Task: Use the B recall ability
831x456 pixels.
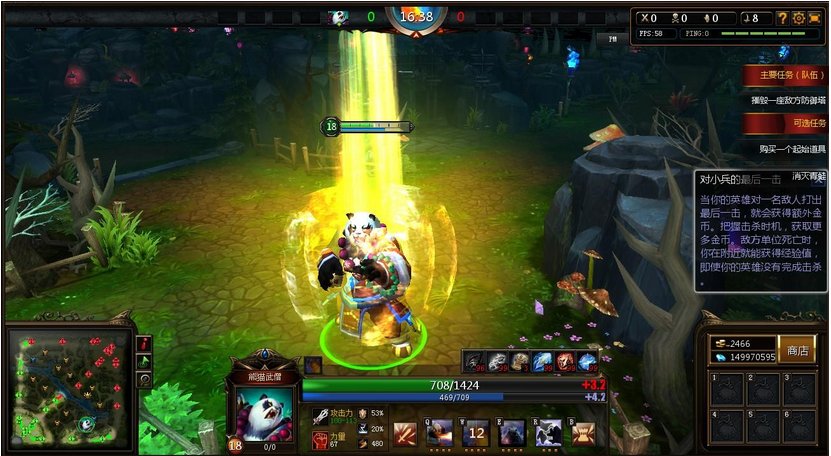Action: (584, 433)
